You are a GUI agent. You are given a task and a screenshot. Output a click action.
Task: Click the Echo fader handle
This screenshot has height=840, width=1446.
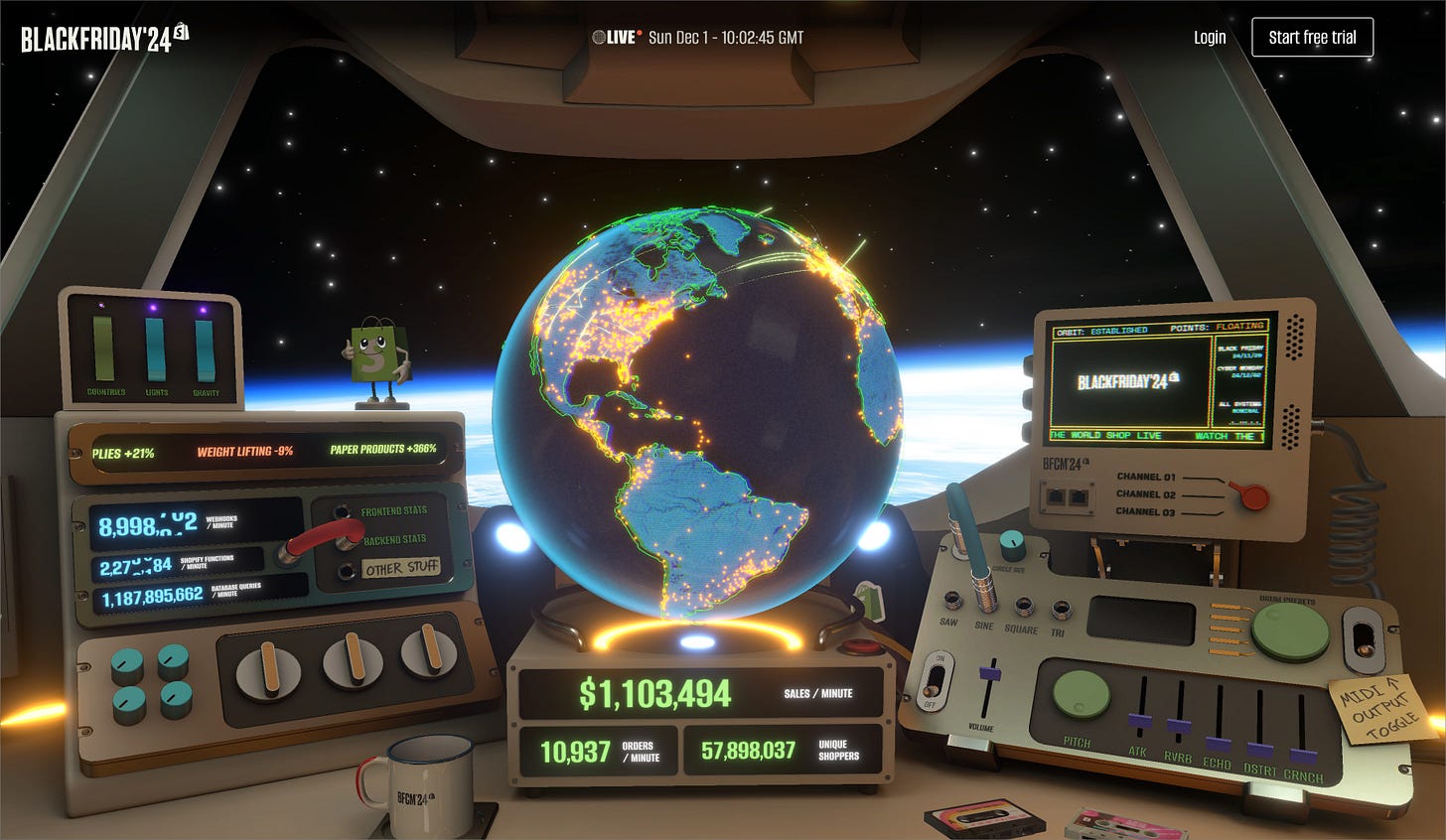tap(1219, 744)
